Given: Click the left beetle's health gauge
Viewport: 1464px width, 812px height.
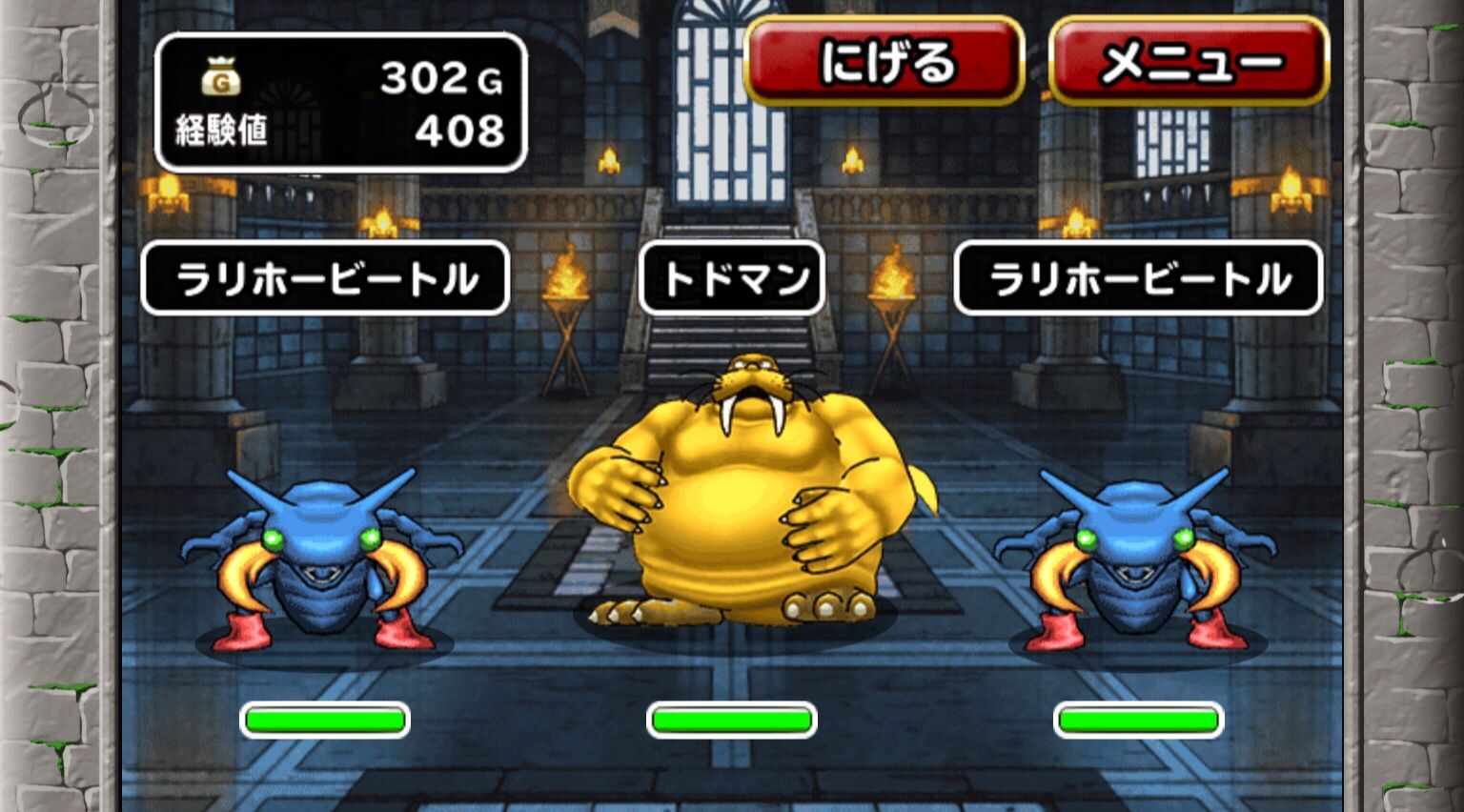Looking at the screenshot, I should [x=326, y=720].
